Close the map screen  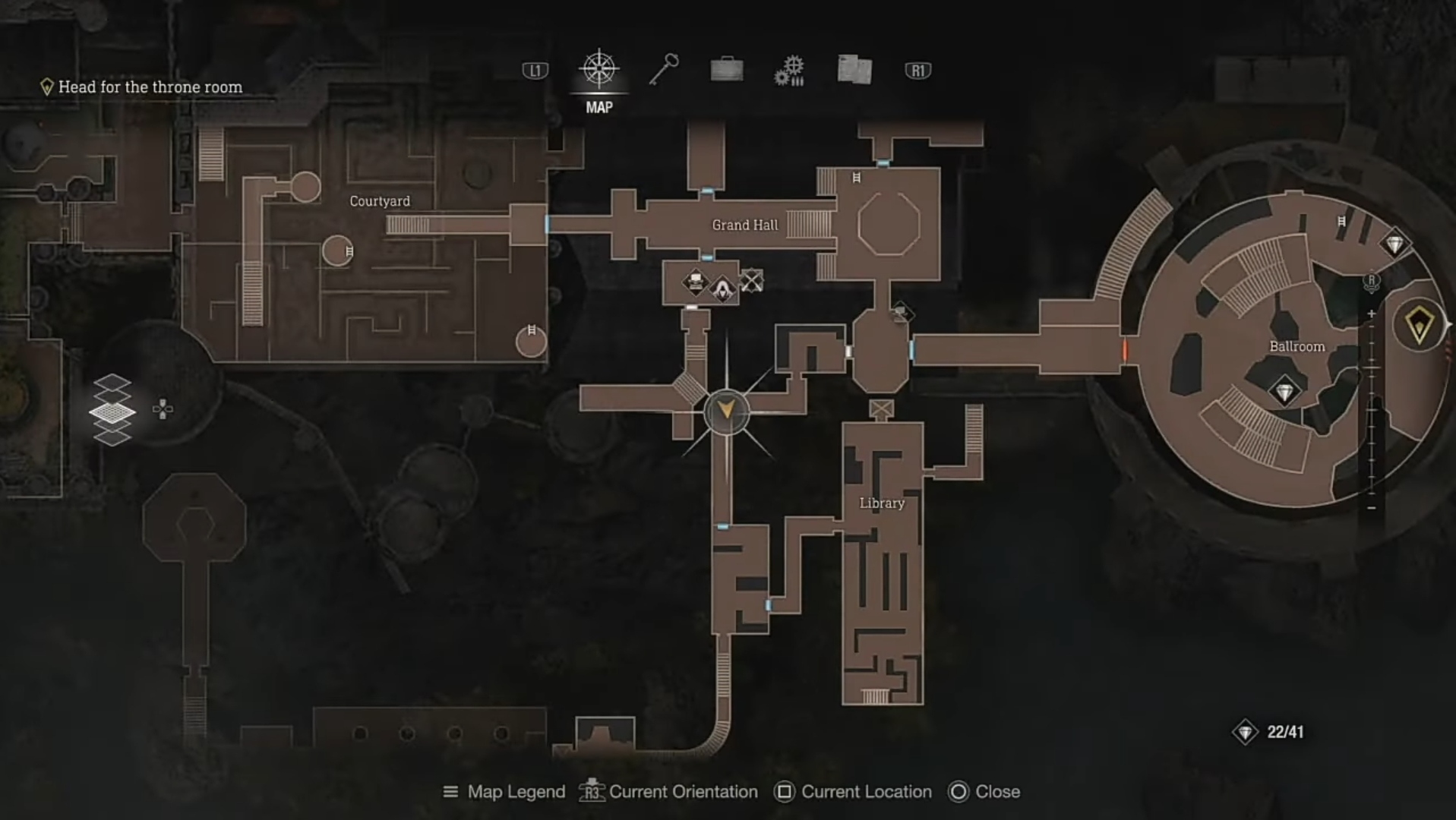click(984, 792)
